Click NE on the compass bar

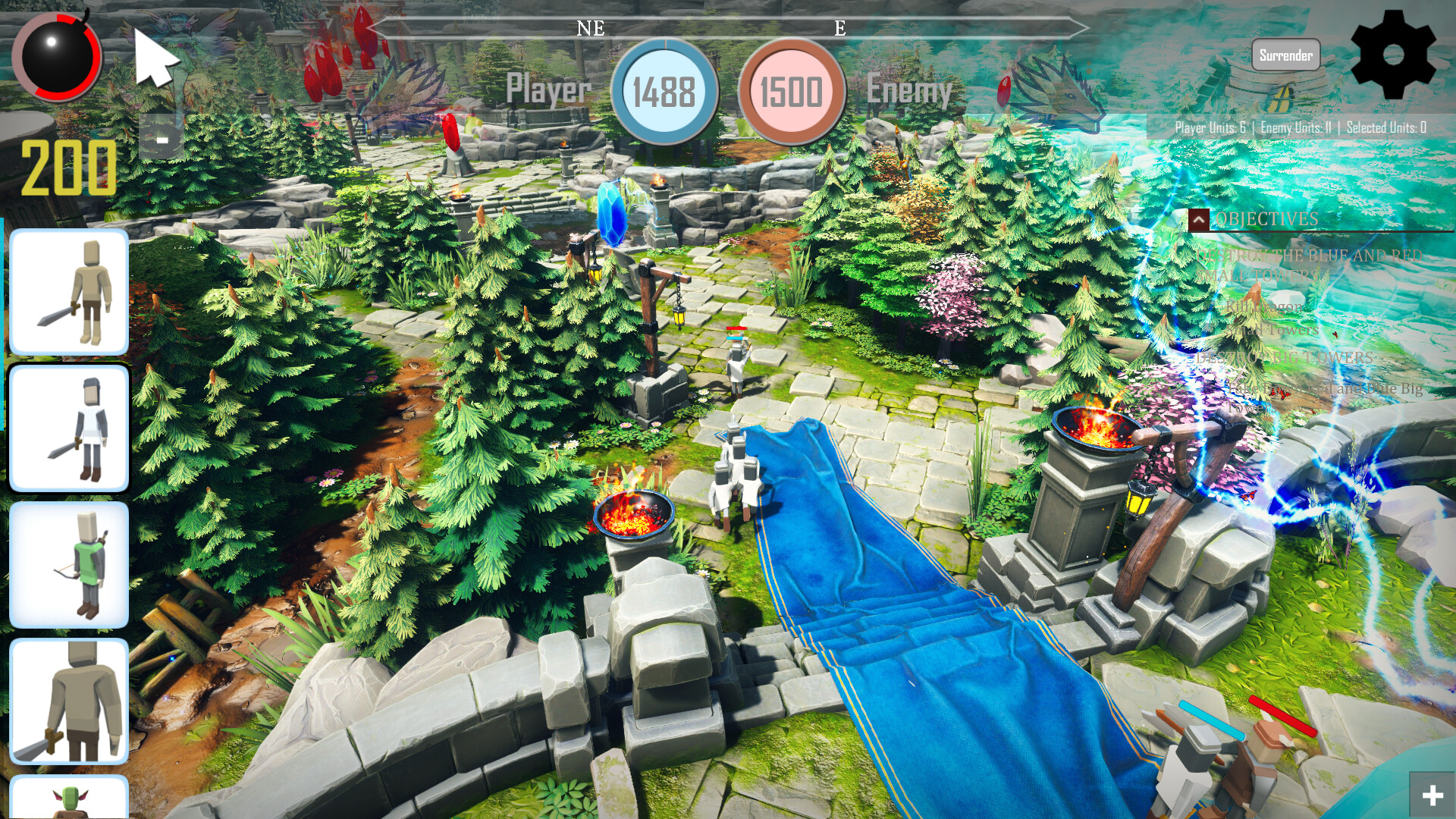pos(590,30)
